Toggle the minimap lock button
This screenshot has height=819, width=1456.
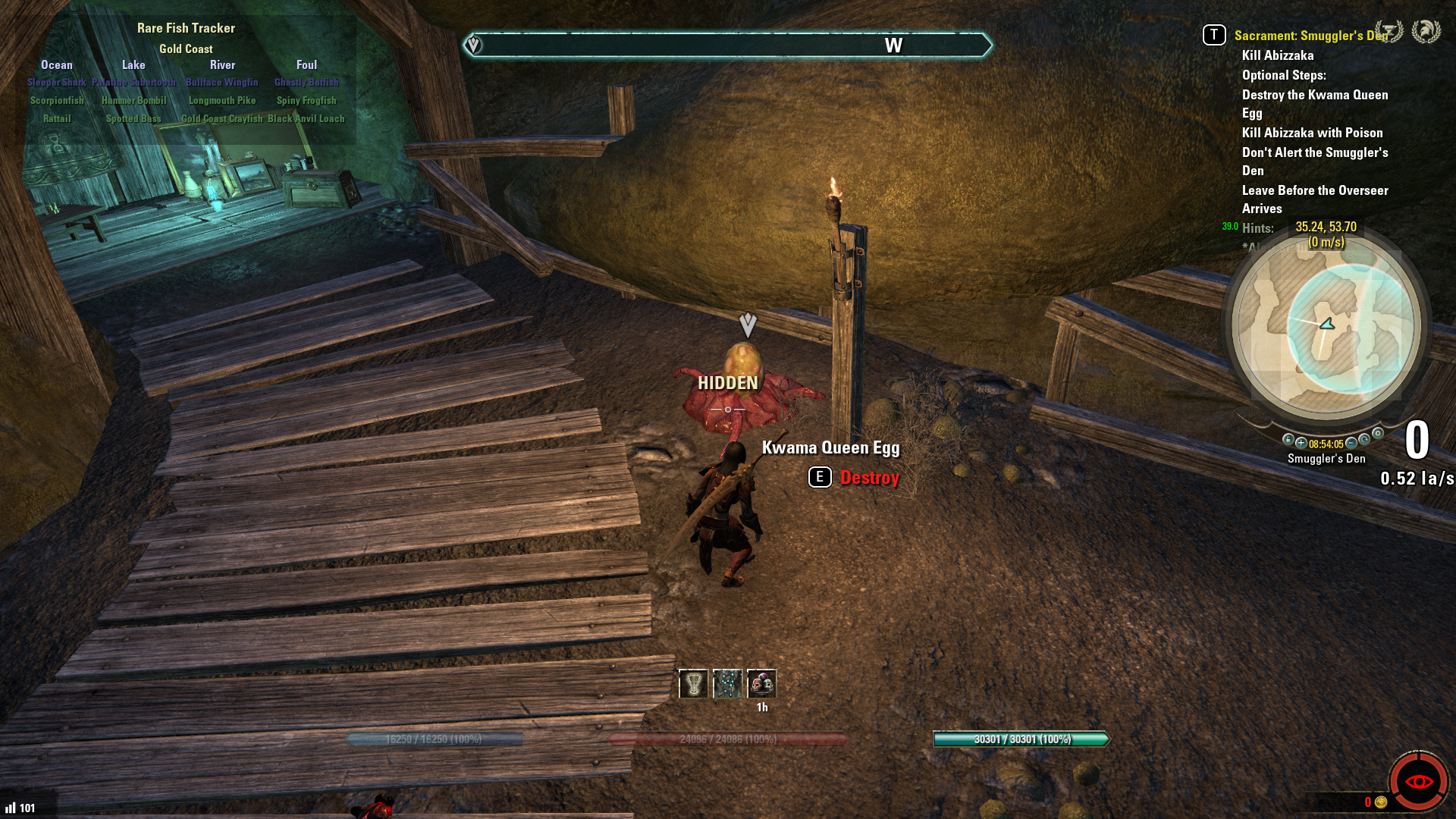click(1288, 440)
